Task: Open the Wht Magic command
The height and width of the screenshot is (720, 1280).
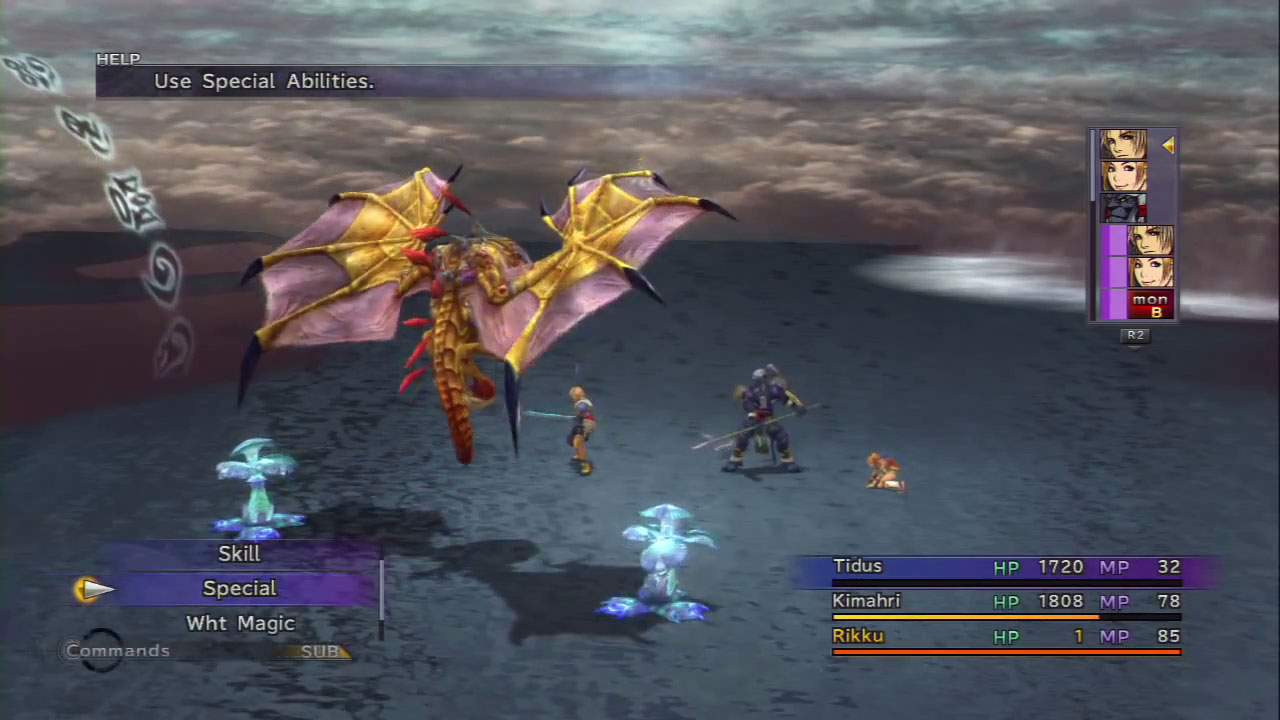Action: click(x=240, y=624)
